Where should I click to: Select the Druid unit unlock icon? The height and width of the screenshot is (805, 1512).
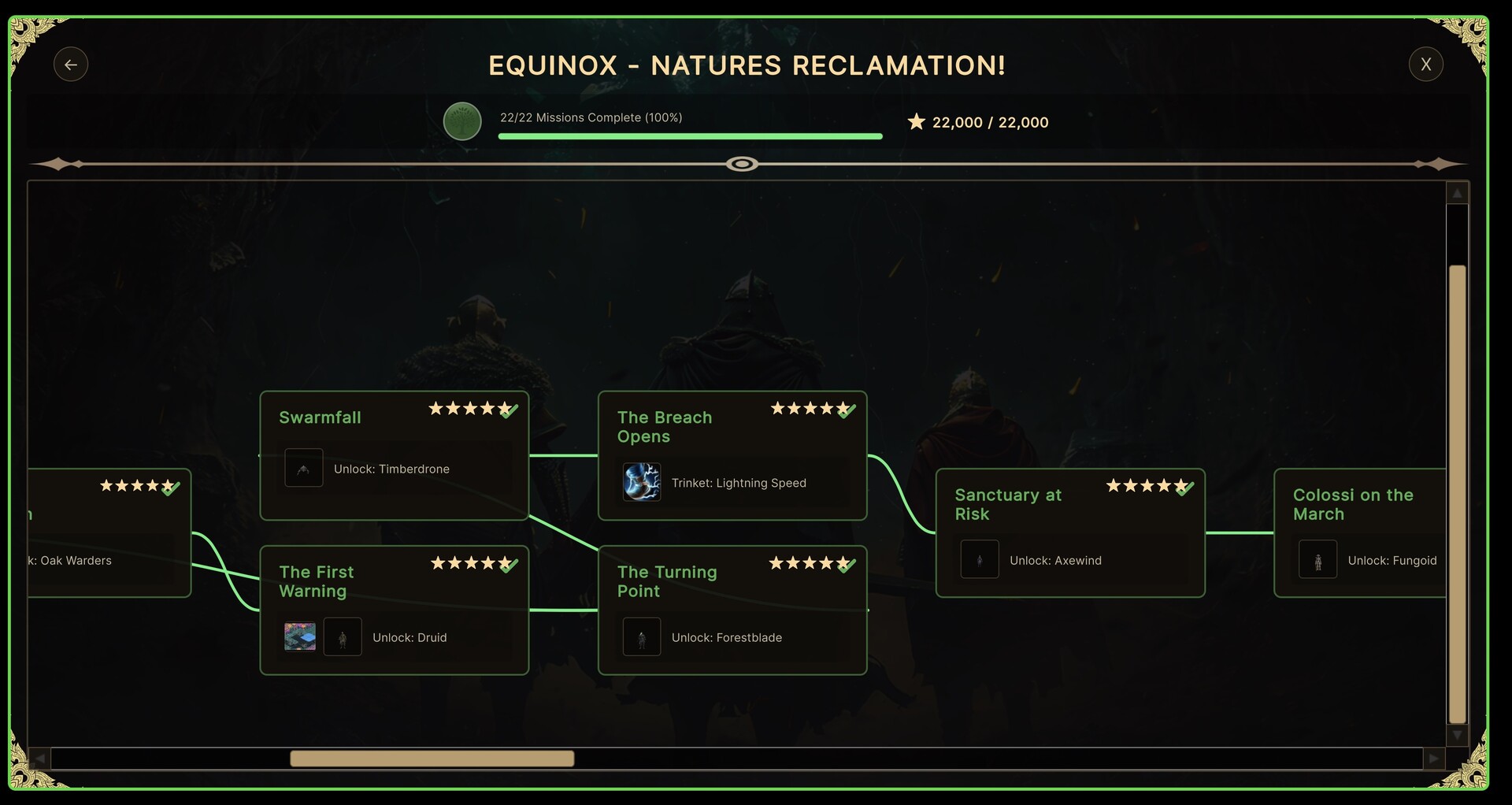click(x=343, y=636)
